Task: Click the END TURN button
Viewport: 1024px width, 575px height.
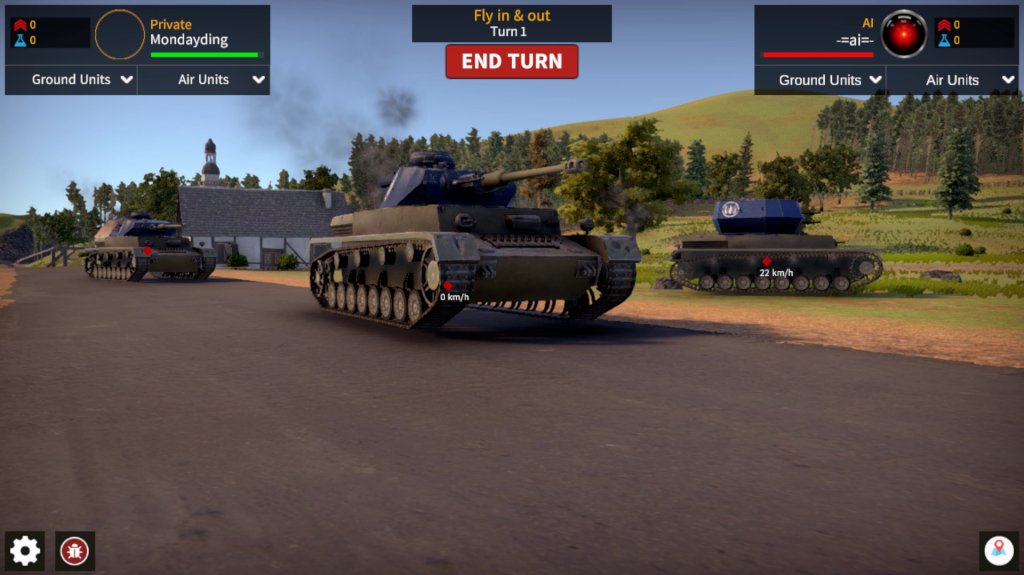Action: (511, 61)
